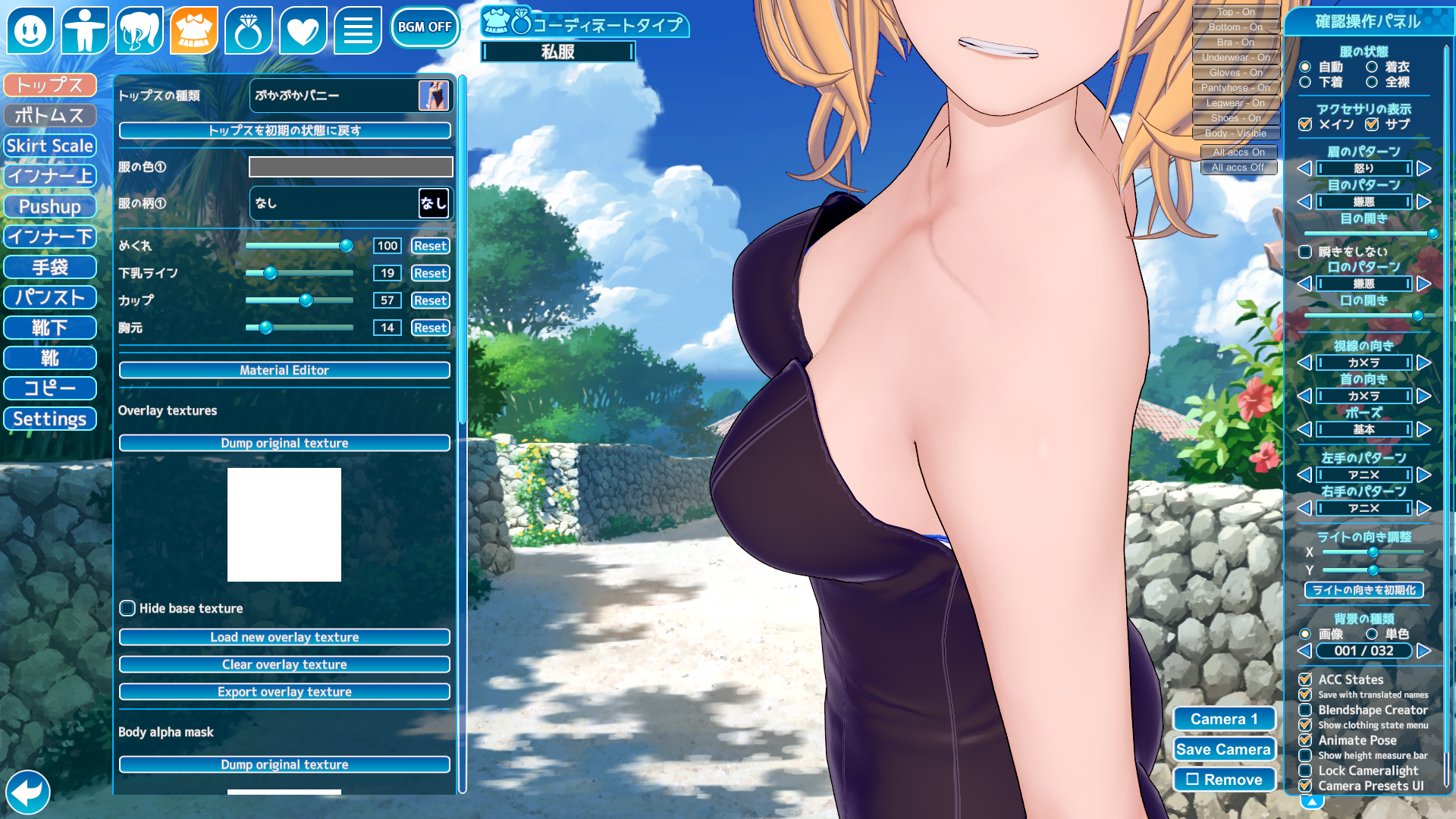1456x819 pixels.
Task: Enable the Blendshape Creator checkbox
Action: coord(1305,710)
